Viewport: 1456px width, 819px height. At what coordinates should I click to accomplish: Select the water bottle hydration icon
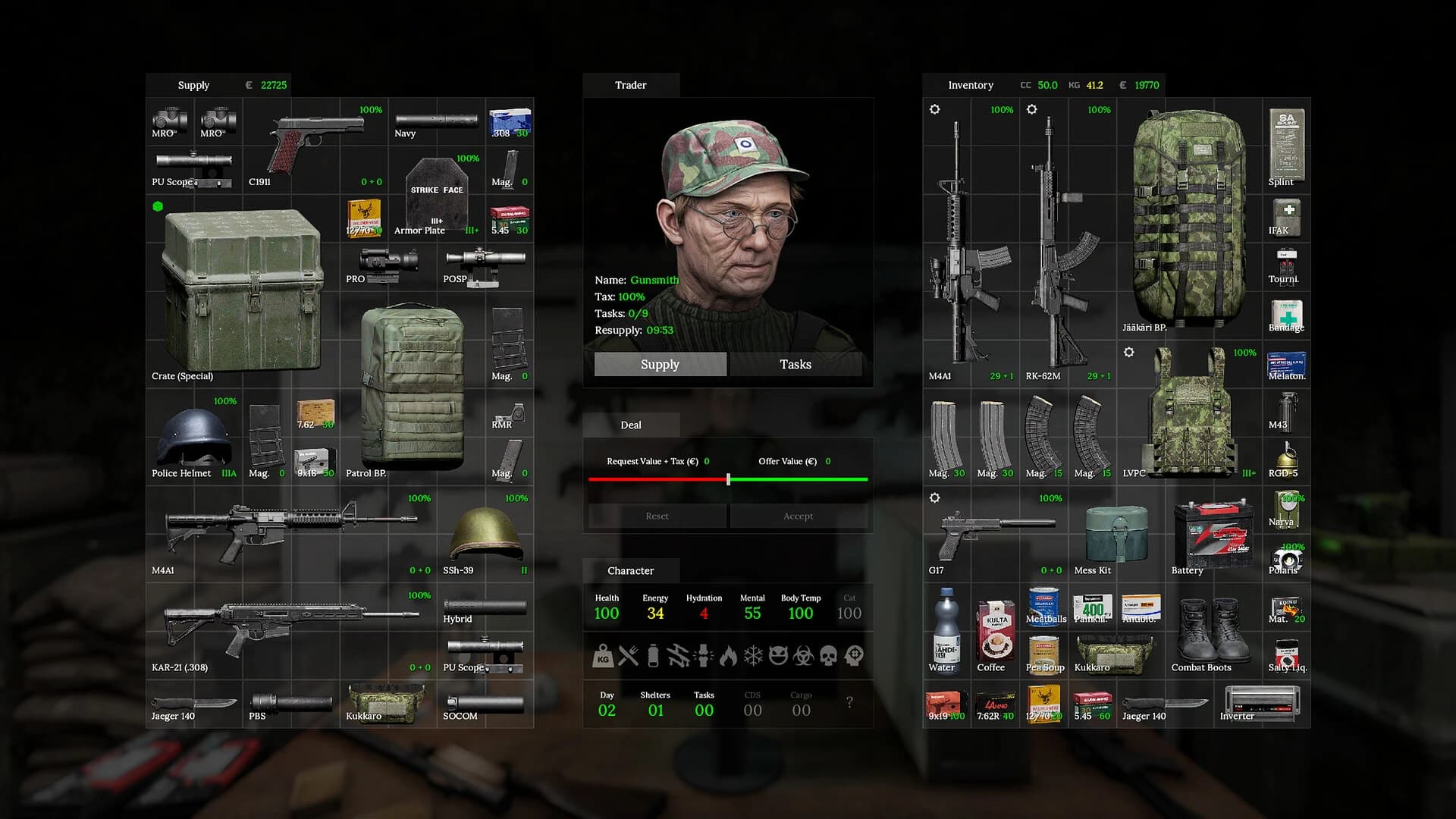[653, 655]
